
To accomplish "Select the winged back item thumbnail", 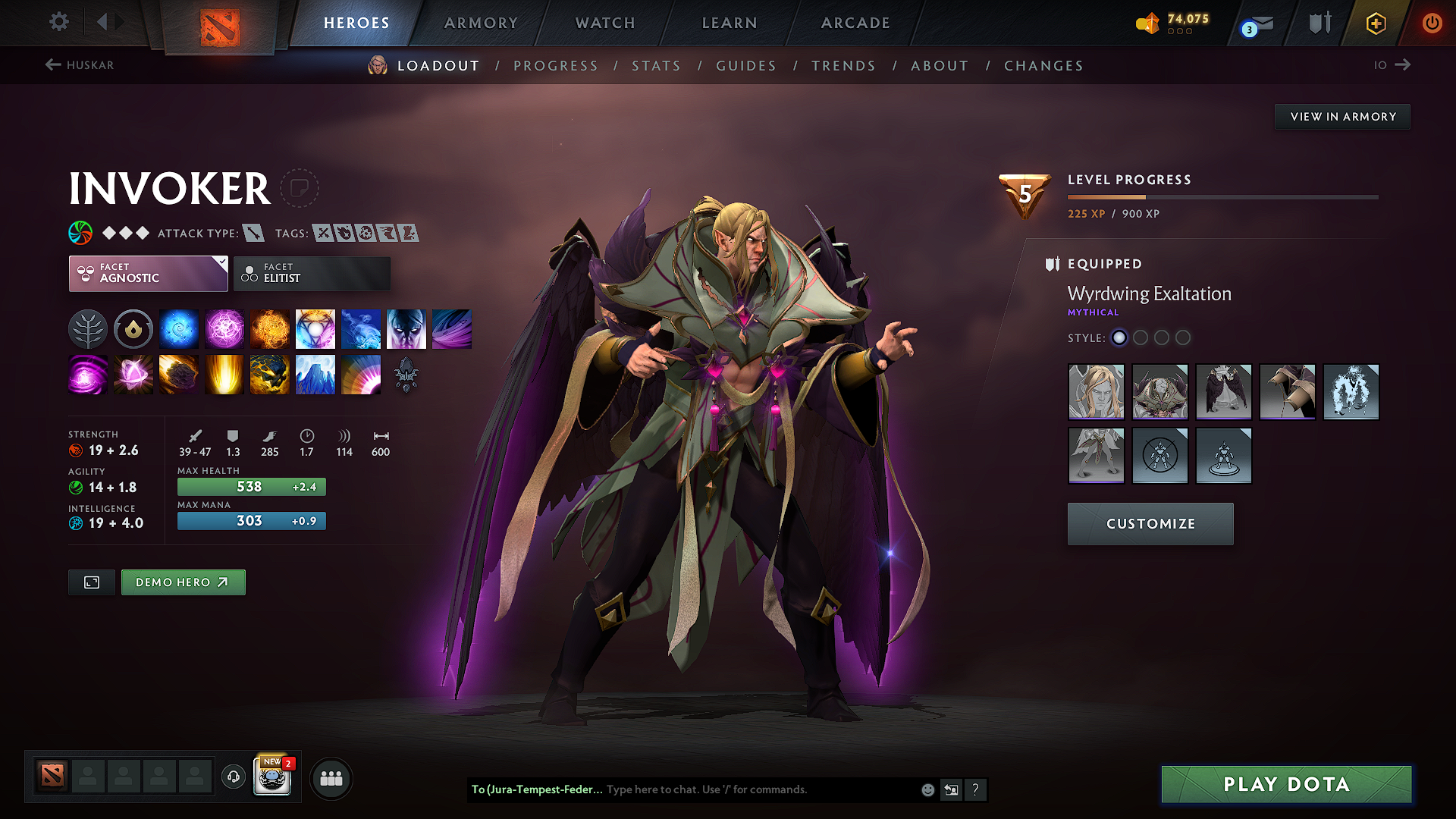I will pyautogui.click(x=1224, y=392).
